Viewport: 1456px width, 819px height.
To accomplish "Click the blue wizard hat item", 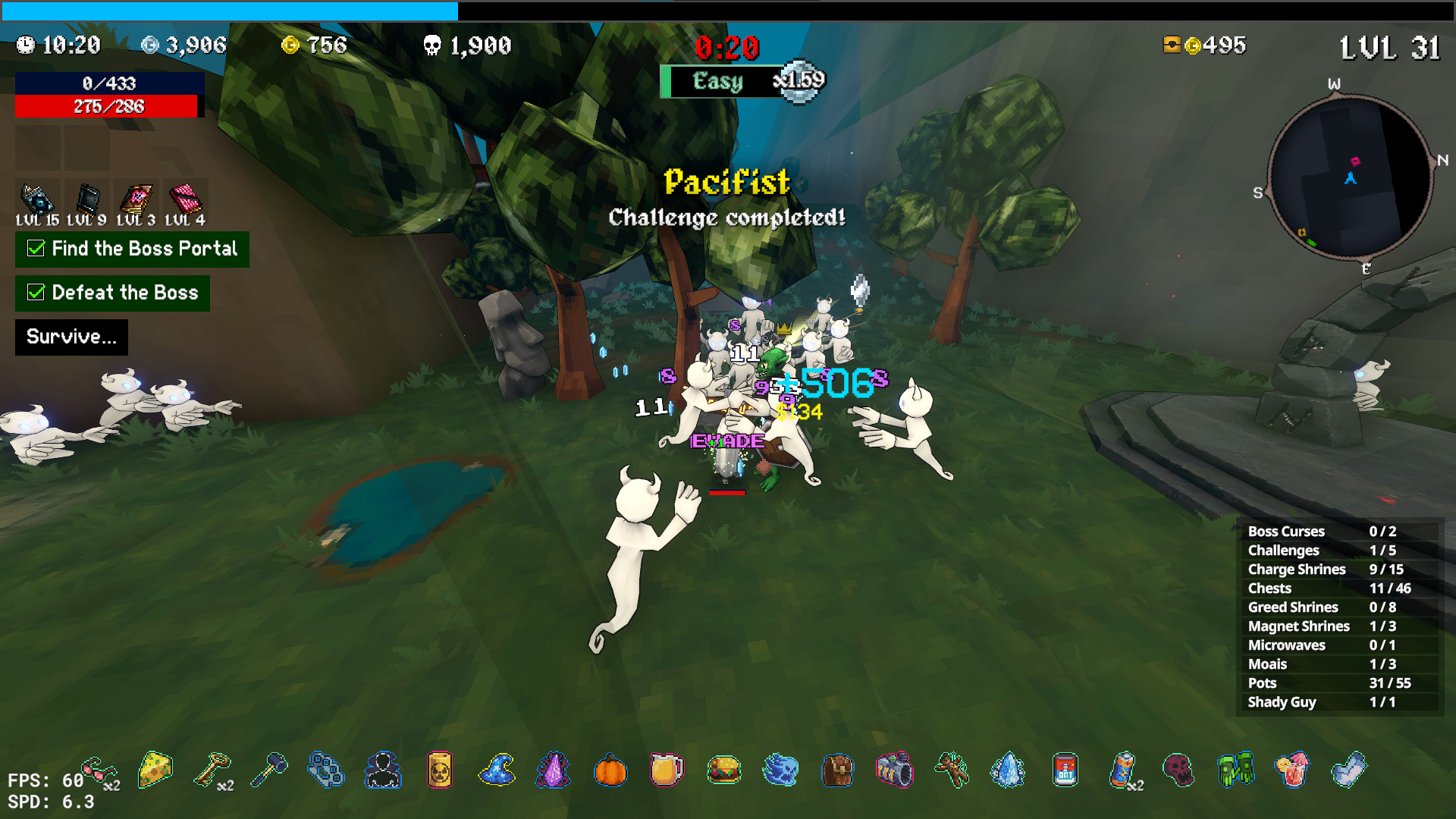I will [497, 770].
